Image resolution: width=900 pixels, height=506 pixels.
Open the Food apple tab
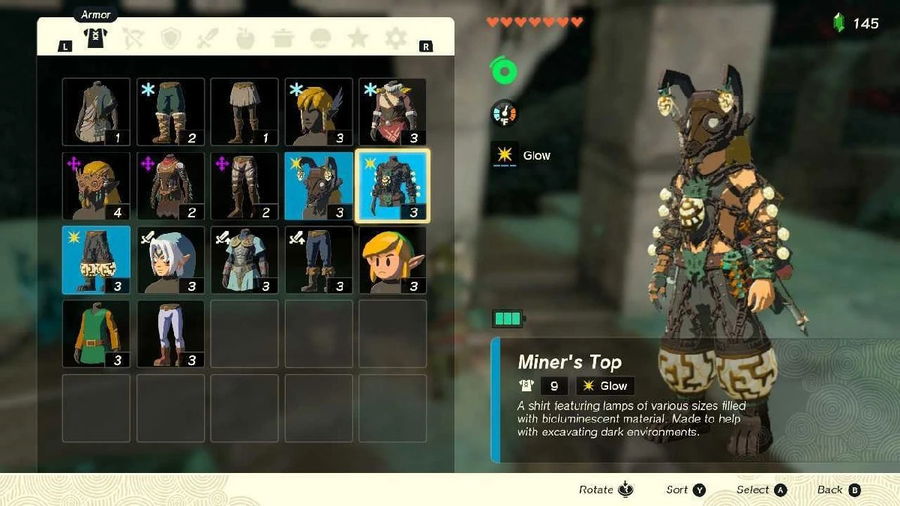coord(246,39)
